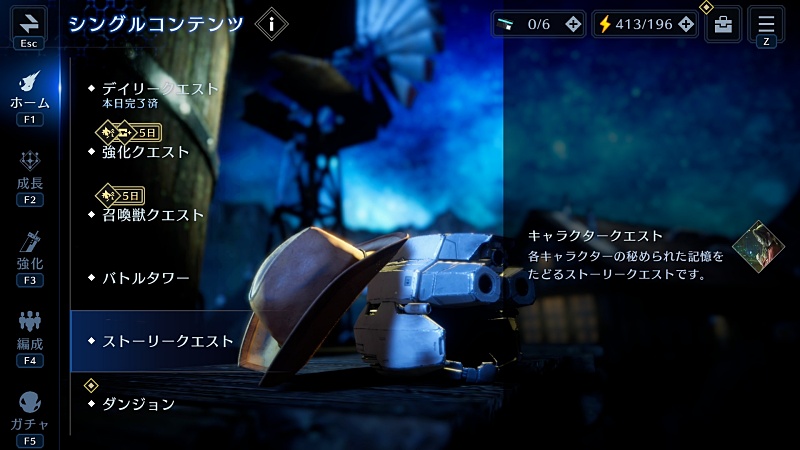Open the briefcase gift box icon
Viewport: 800px width, 450px height.
(723, 25)
